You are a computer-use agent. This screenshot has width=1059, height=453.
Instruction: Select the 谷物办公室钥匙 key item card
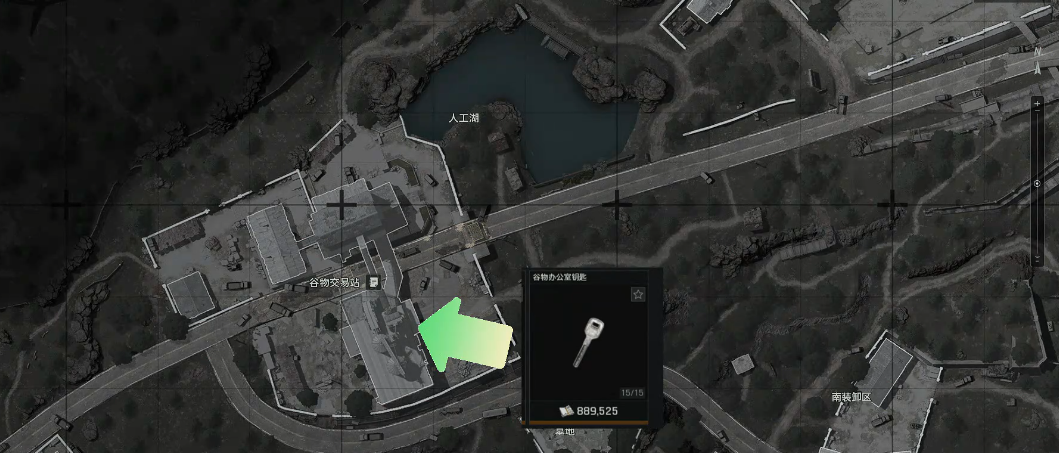click(592, 343)
